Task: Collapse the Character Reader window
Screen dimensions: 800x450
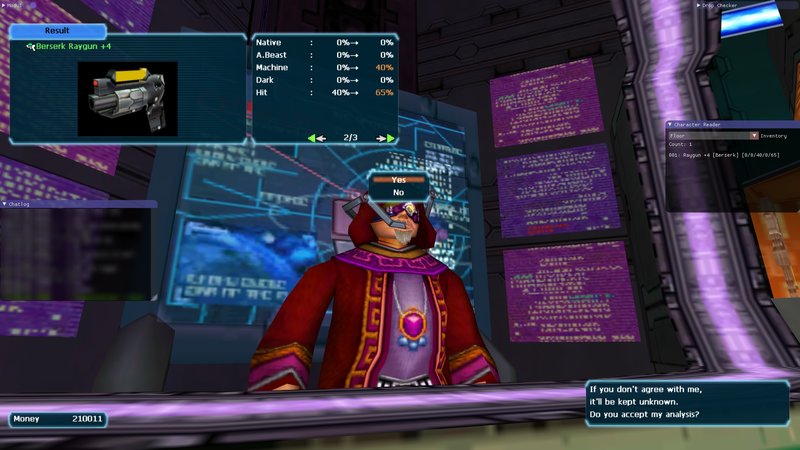Action: pos(670,125)
